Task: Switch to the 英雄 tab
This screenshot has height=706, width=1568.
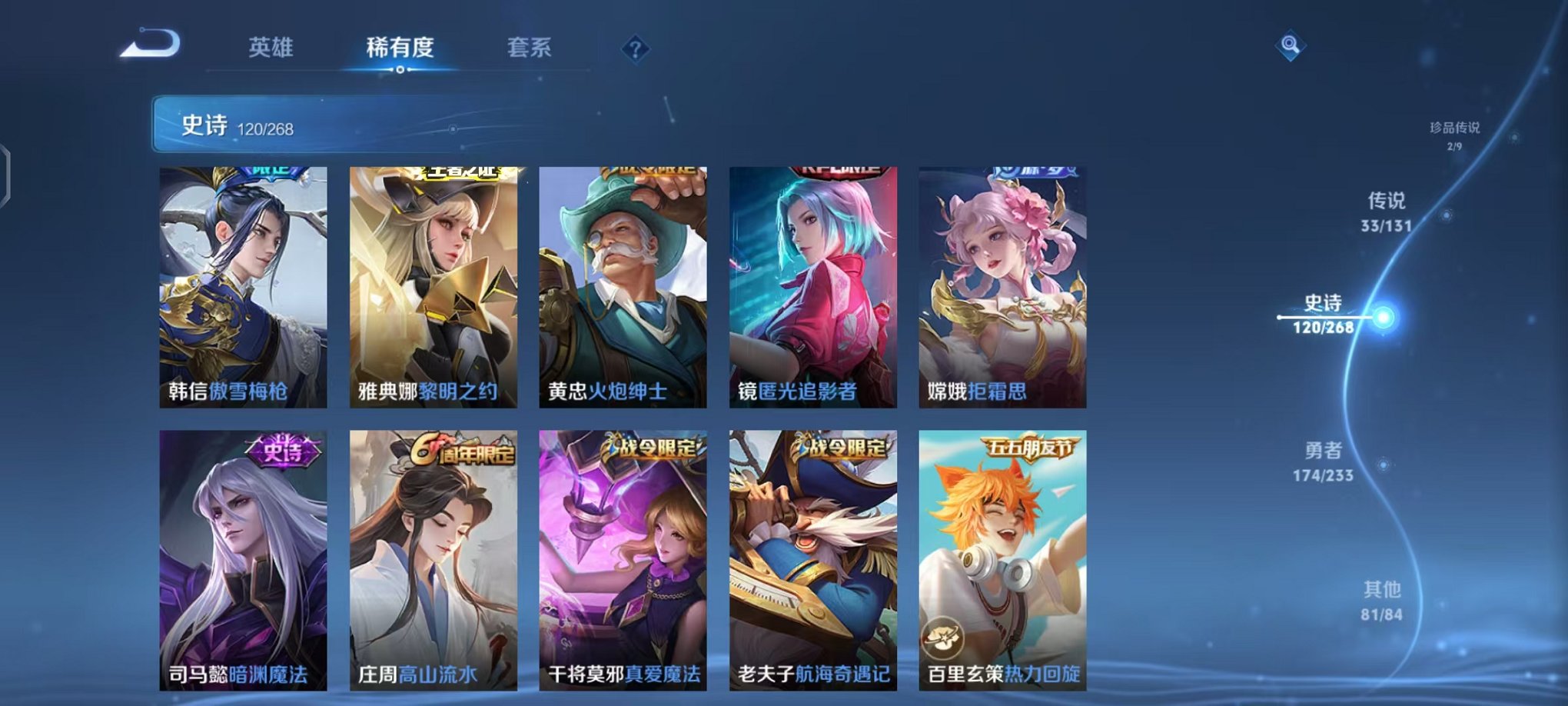Action: pos(269,48)
